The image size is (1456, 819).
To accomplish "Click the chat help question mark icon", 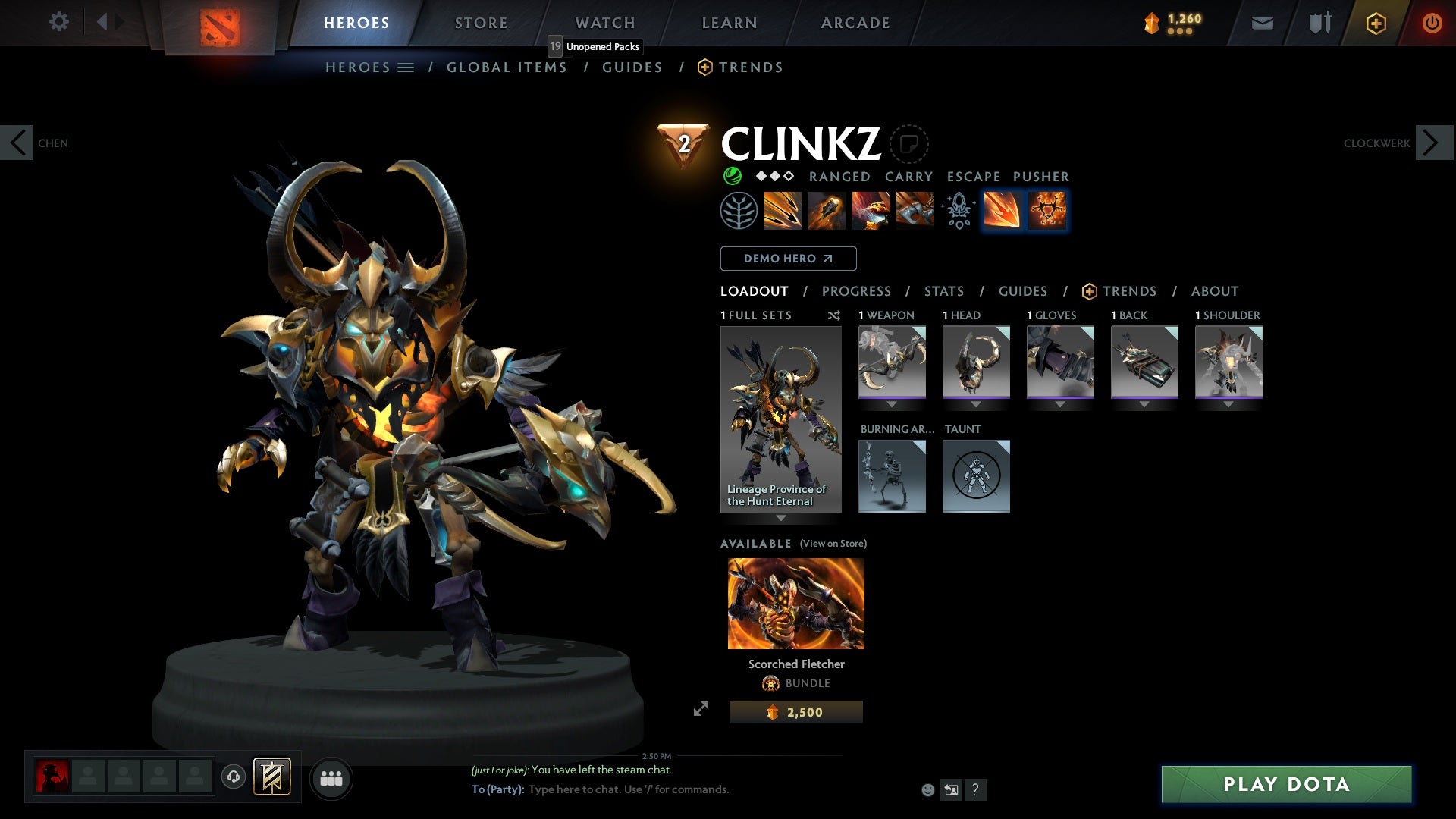I will pyautogui.click(x=976, y=789).
